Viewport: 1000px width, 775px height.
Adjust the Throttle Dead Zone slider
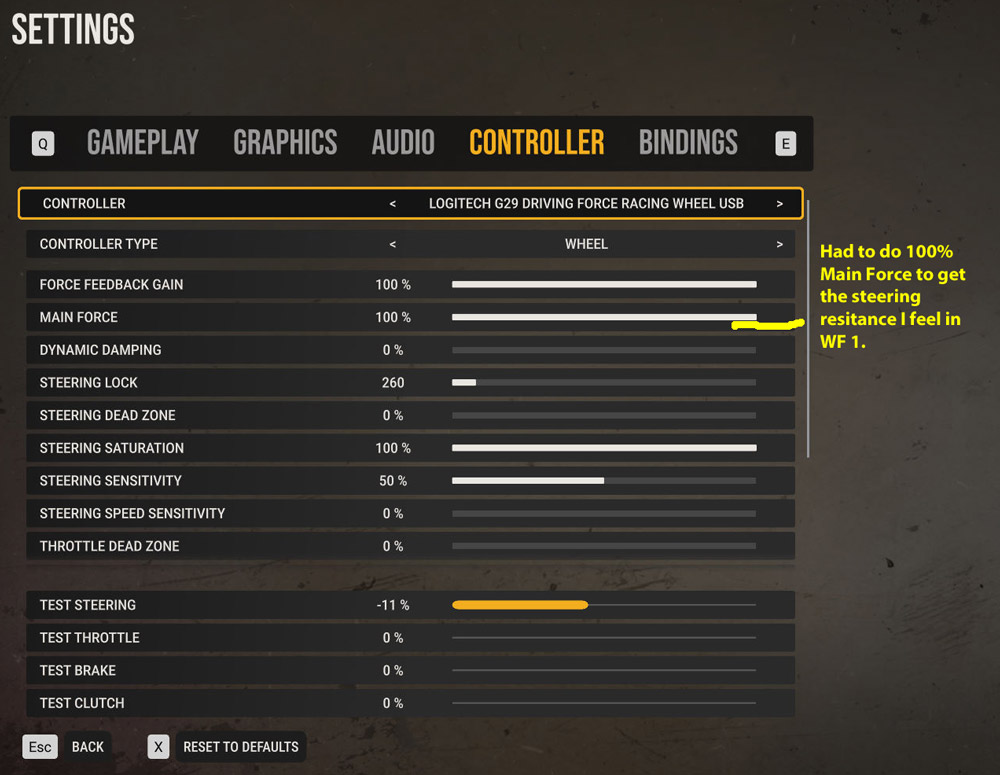coord(604,546)
